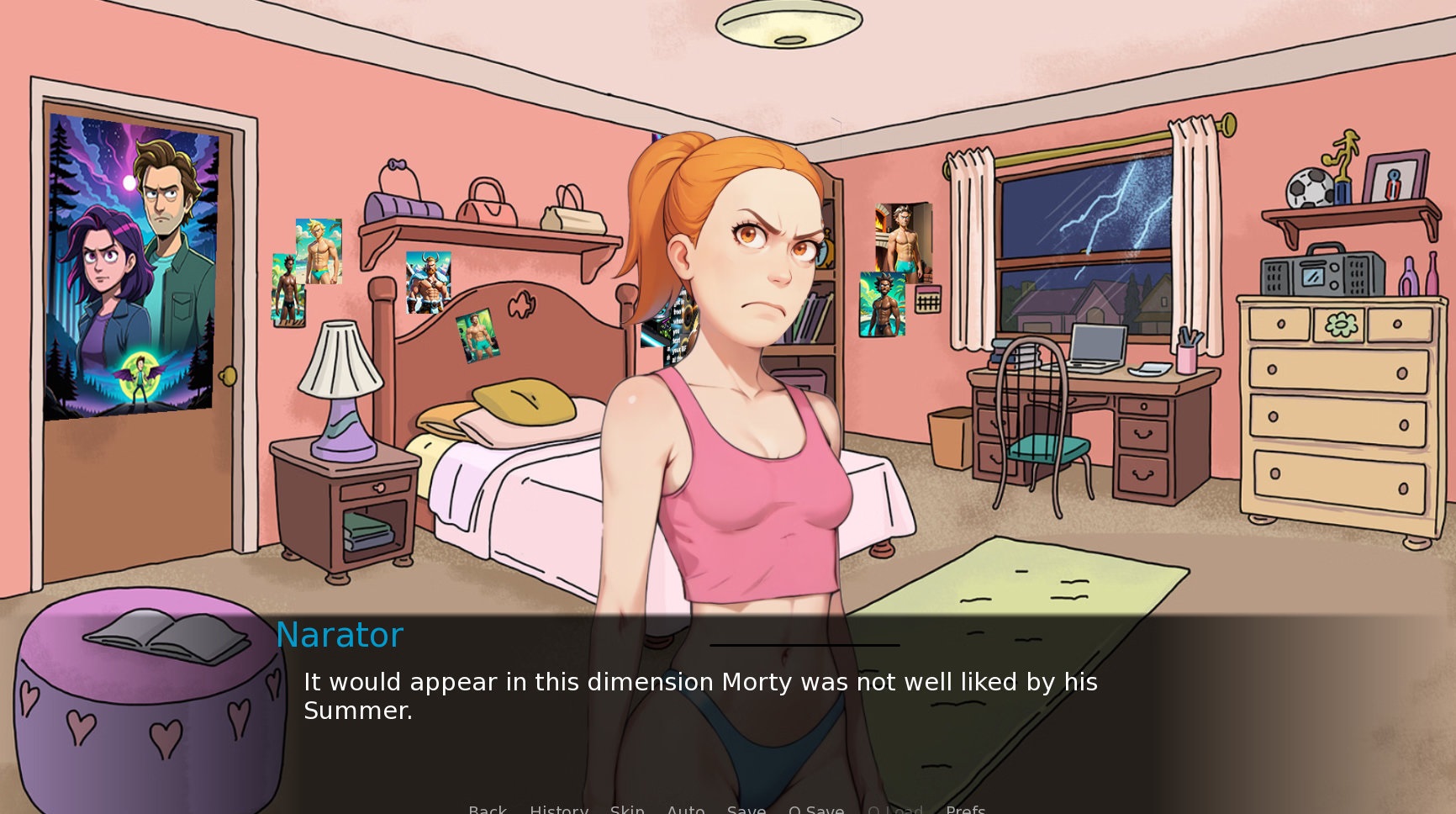This screenshot has height=814, width=1456.
Task: Quick save with Q.Save
Action: coord(815,809)
